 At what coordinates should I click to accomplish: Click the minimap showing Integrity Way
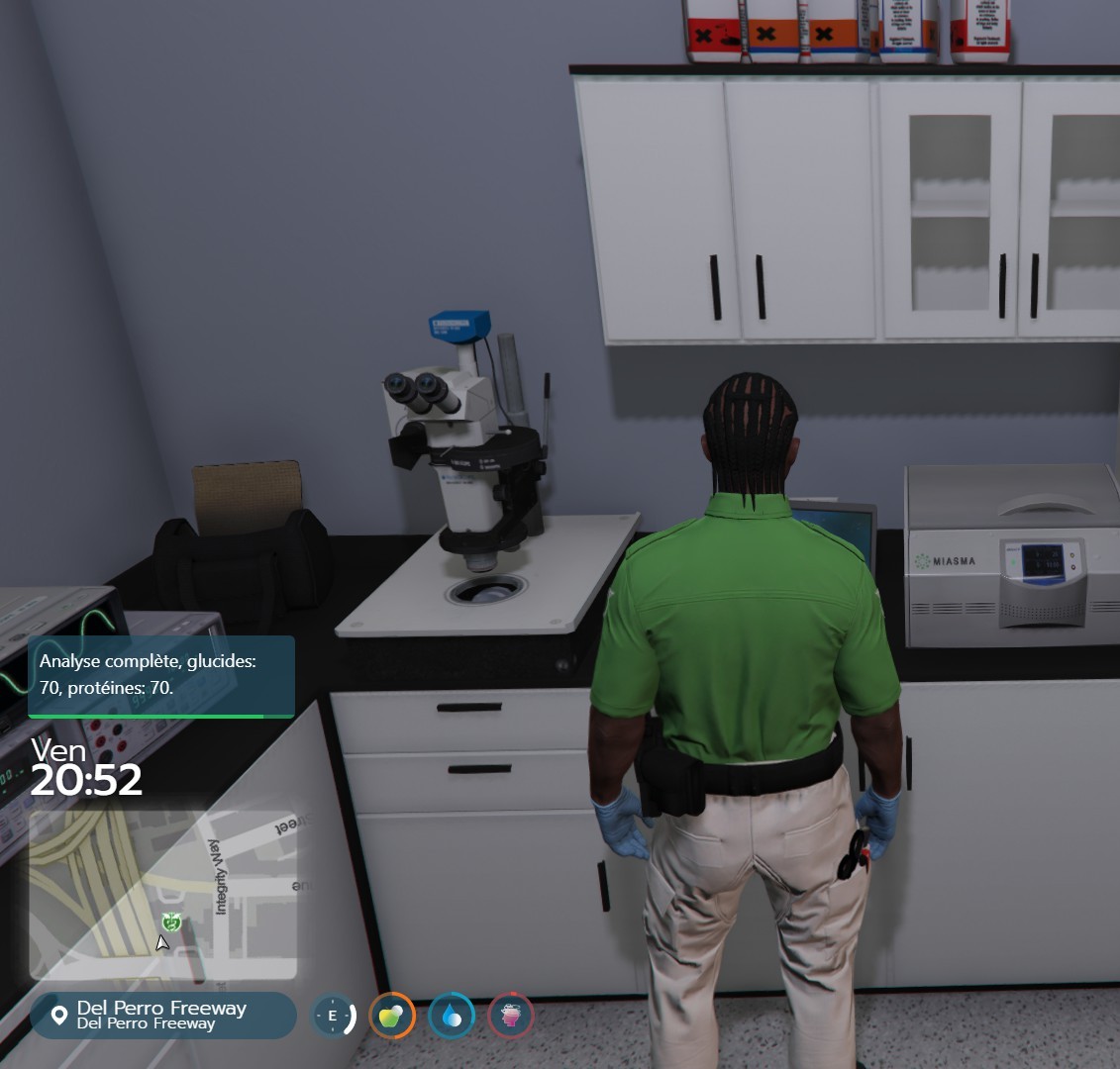tap(163, 895)
